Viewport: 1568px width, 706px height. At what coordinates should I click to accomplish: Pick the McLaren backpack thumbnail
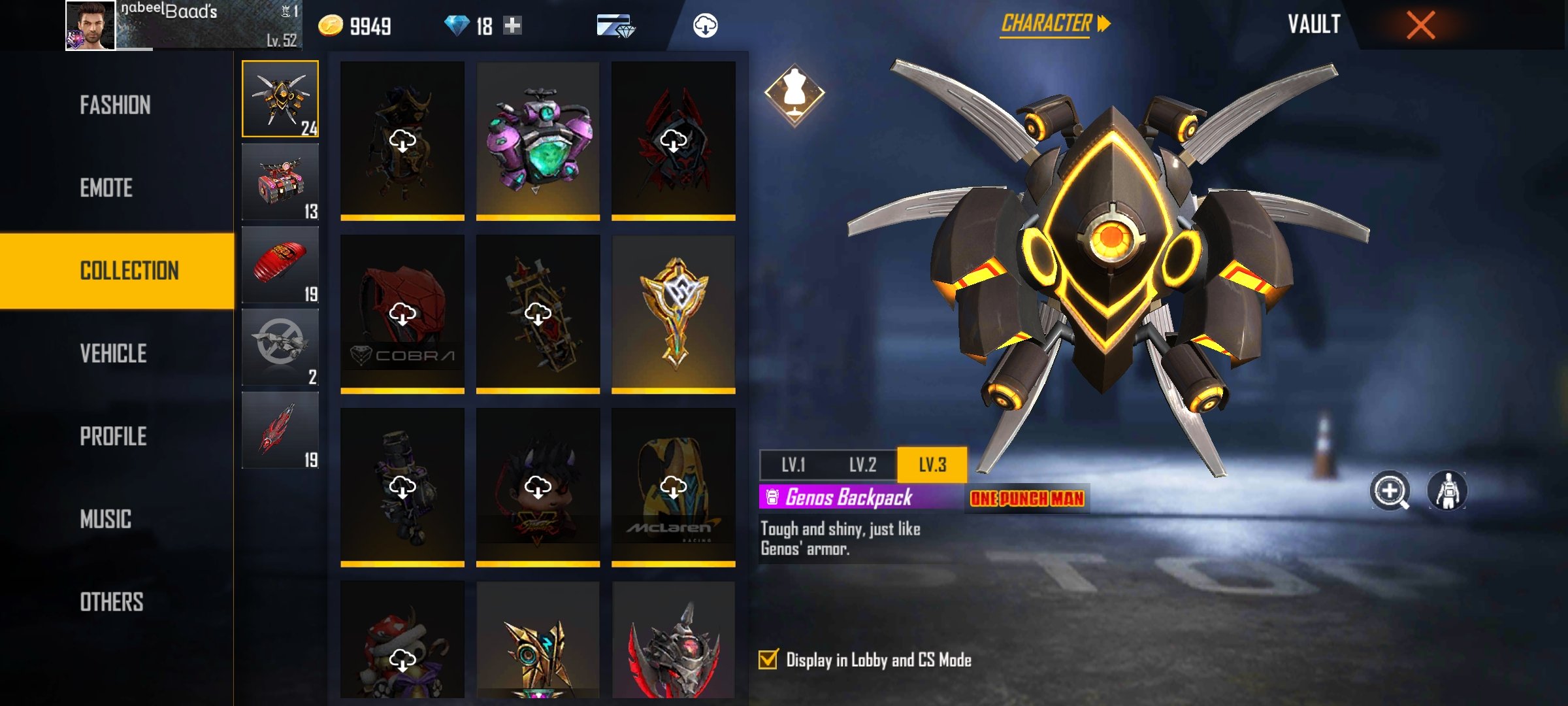673,487
